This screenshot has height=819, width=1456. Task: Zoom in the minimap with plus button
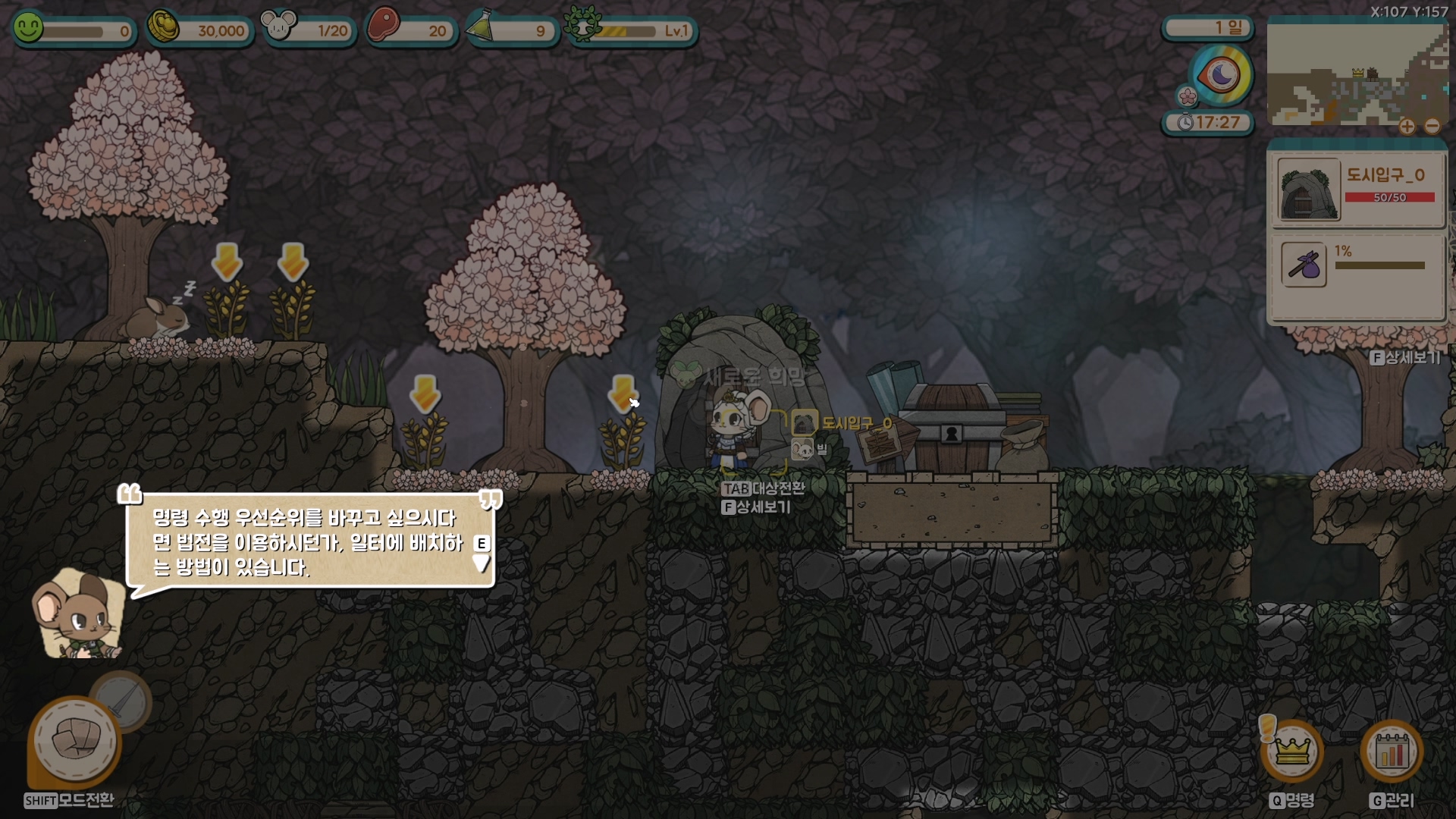click(x=1407, y=127)
